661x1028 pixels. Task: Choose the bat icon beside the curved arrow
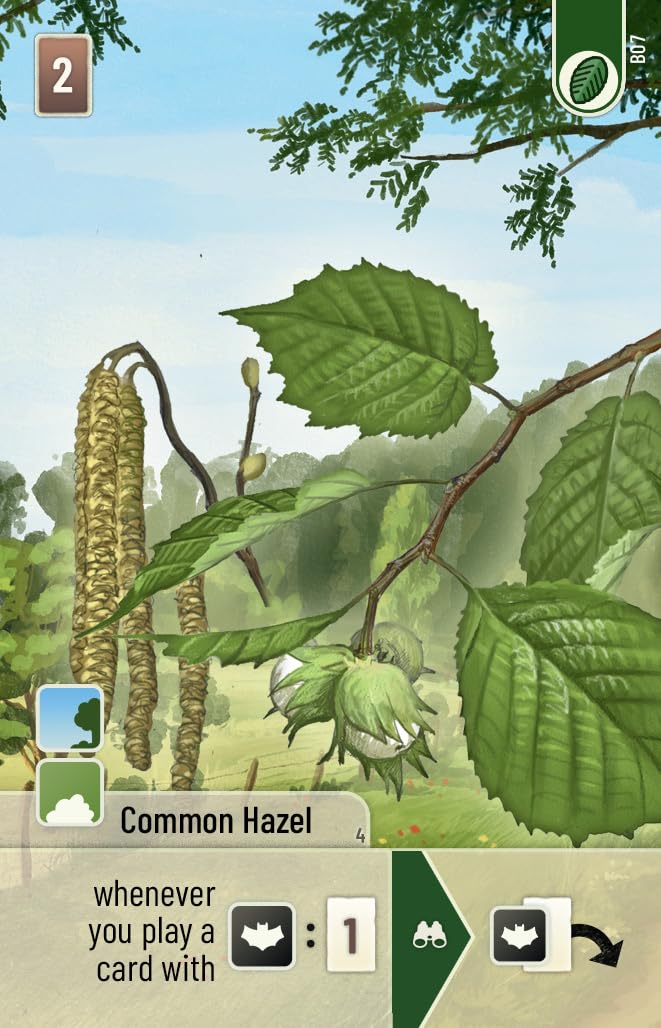click(520, 937)
